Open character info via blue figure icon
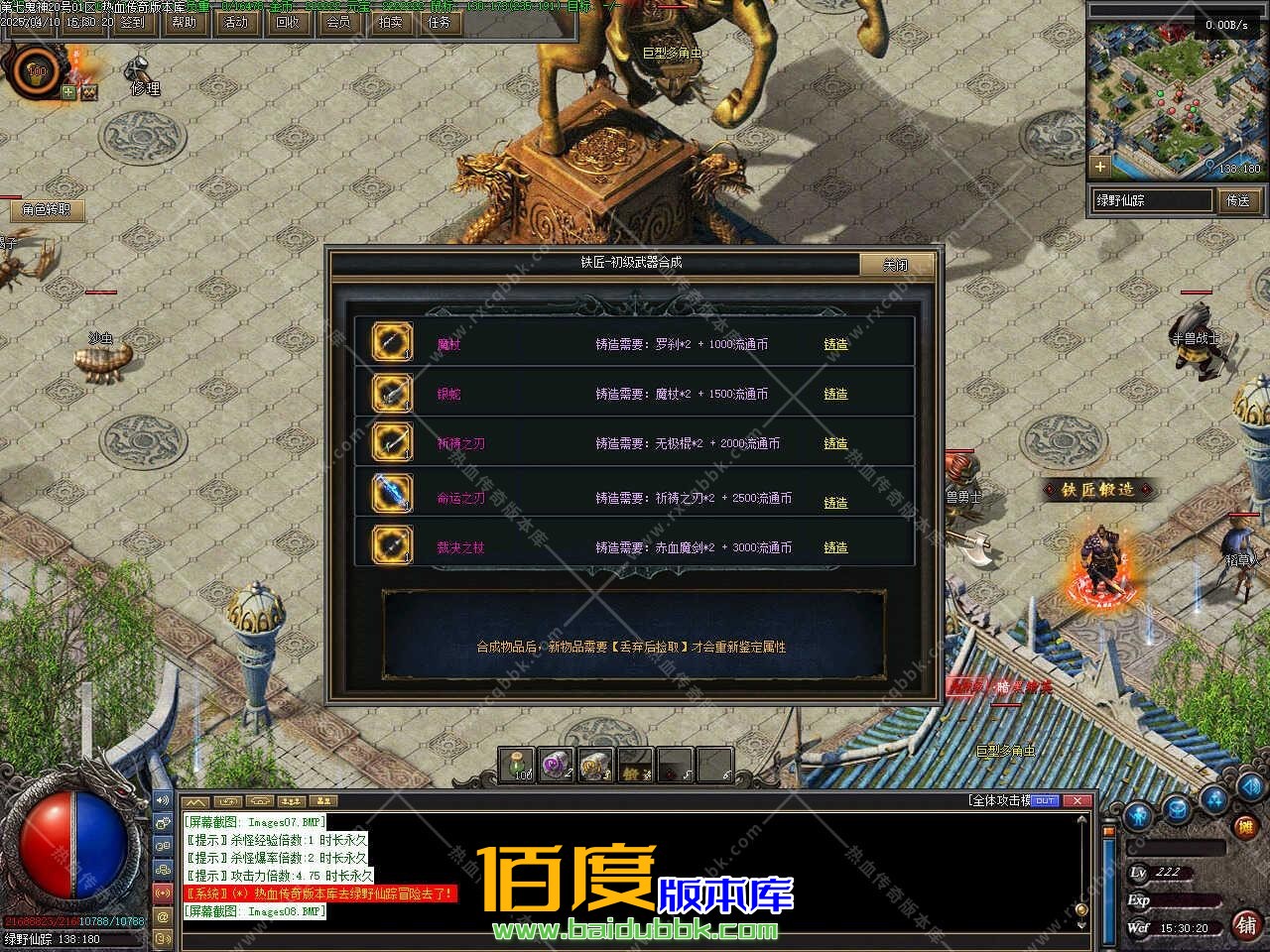Image resolution: width=1270 pixels, height=952 pixels. 1138,815
